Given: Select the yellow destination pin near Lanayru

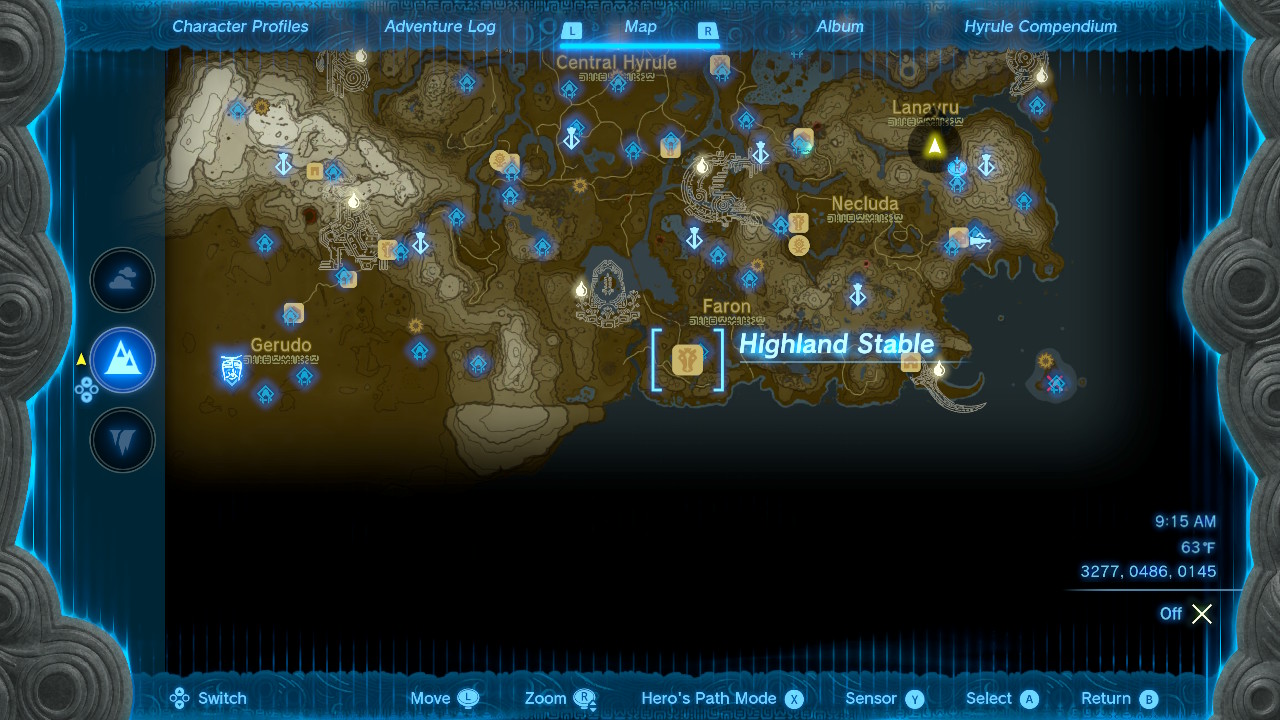Looking at the screenshot, I should pyautogui.click(x=934, y=147).
